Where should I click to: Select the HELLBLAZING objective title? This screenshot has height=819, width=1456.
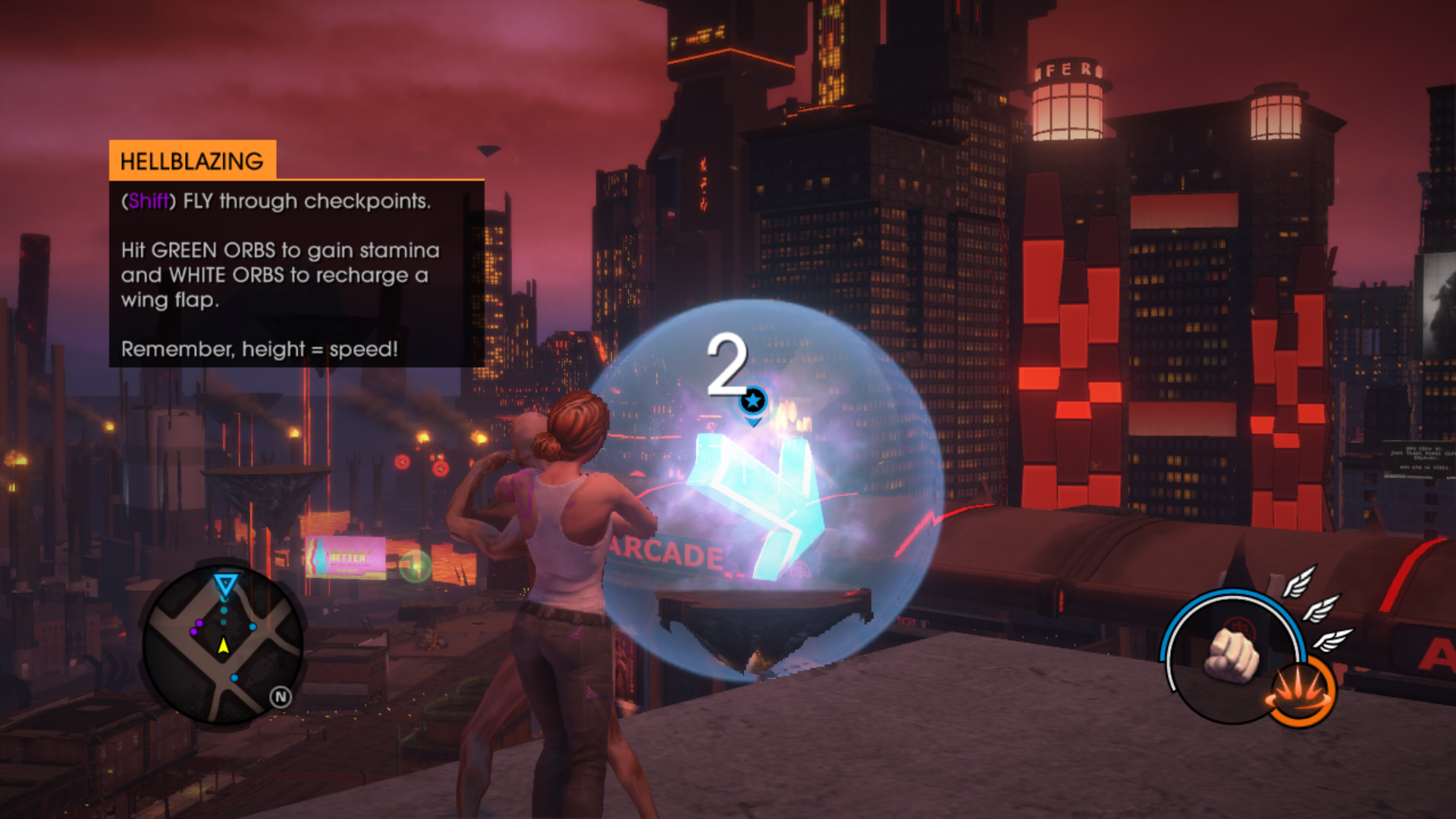click(x=192, y=161)
